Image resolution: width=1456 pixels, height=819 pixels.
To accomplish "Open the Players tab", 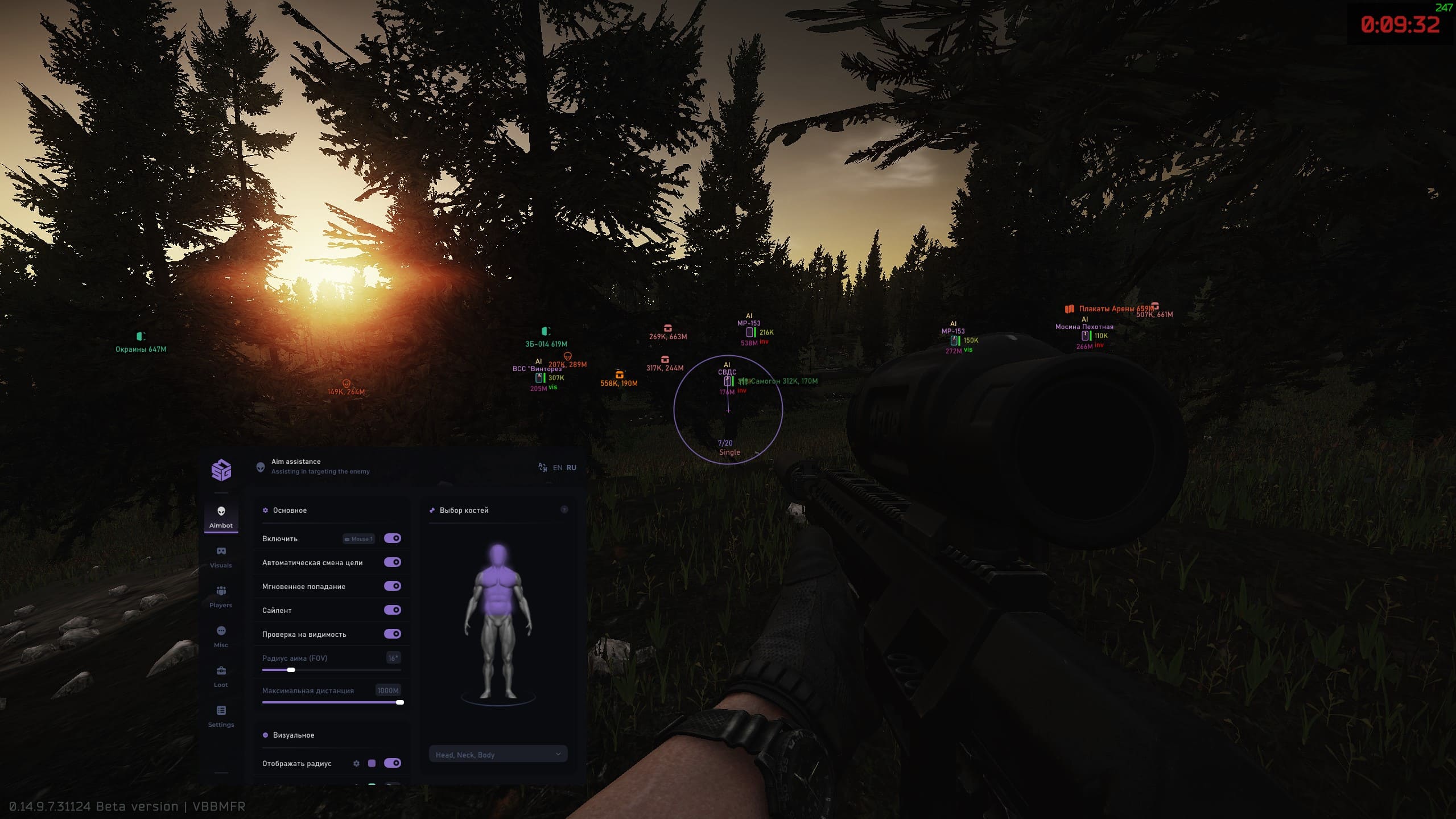I will 221,596.
